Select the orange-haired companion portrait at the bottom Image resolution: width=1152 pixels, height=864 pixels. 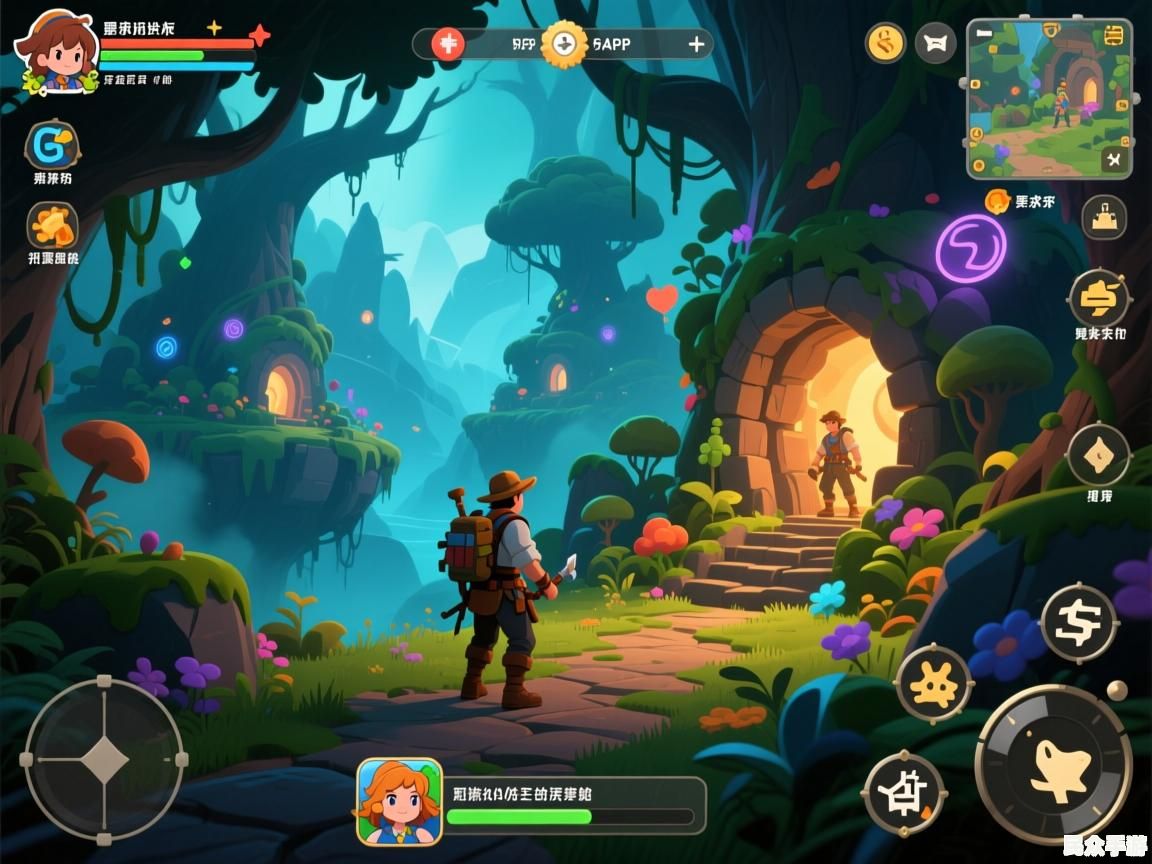point(400,802)
